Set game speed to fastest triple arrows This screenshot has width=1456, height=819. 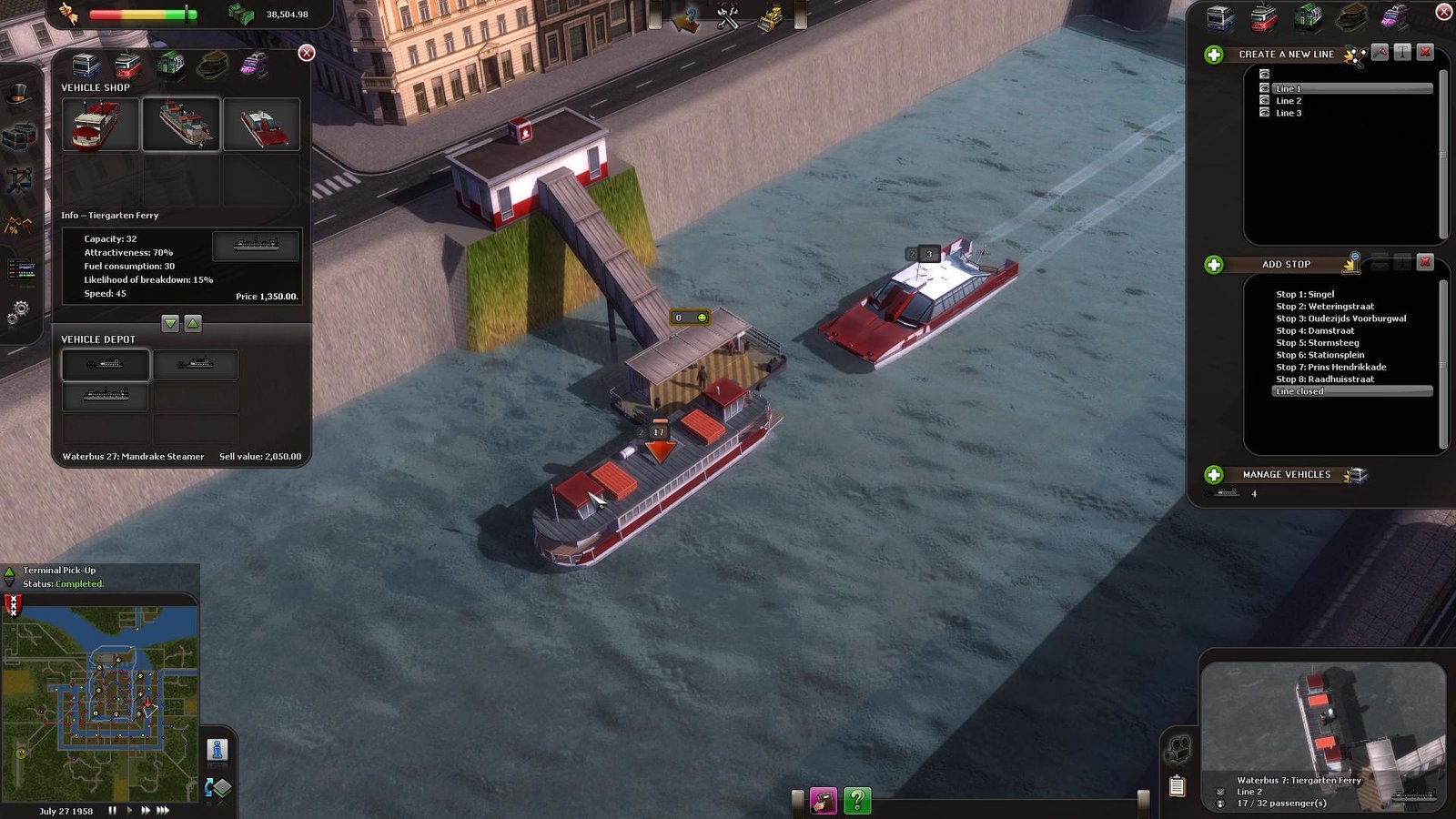pyautogui.click(x=164, y=810)
